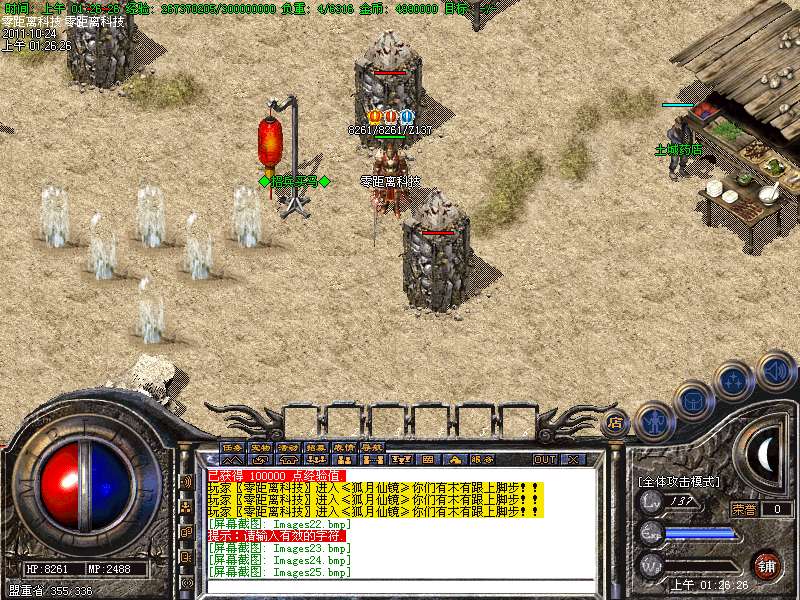Toggle sound with the speaker button
The width and height of the screenshot is (800, 600).
coord(775,371)
